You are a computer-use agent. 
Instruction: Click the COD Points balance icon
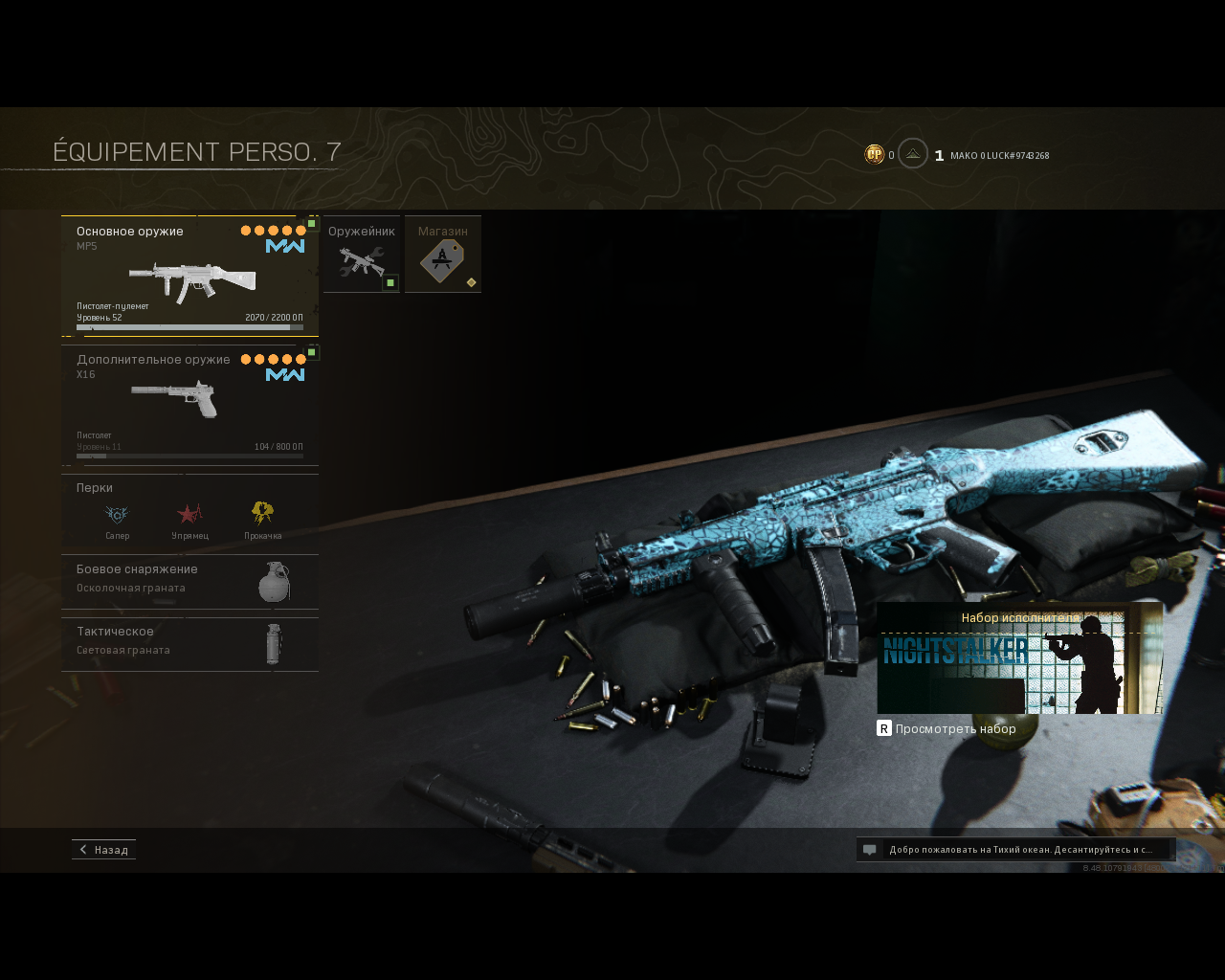coord(874,154)
